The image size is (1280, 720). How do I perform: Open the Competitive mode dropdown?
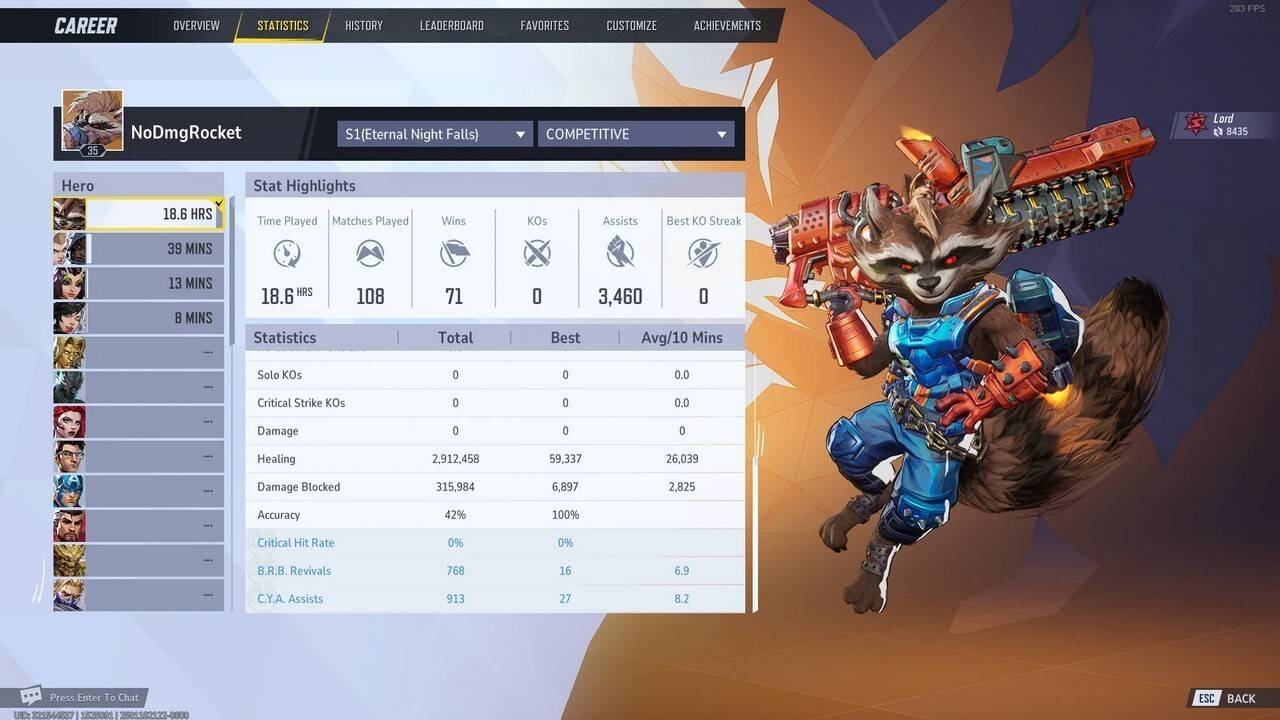[x=636, y=133]
